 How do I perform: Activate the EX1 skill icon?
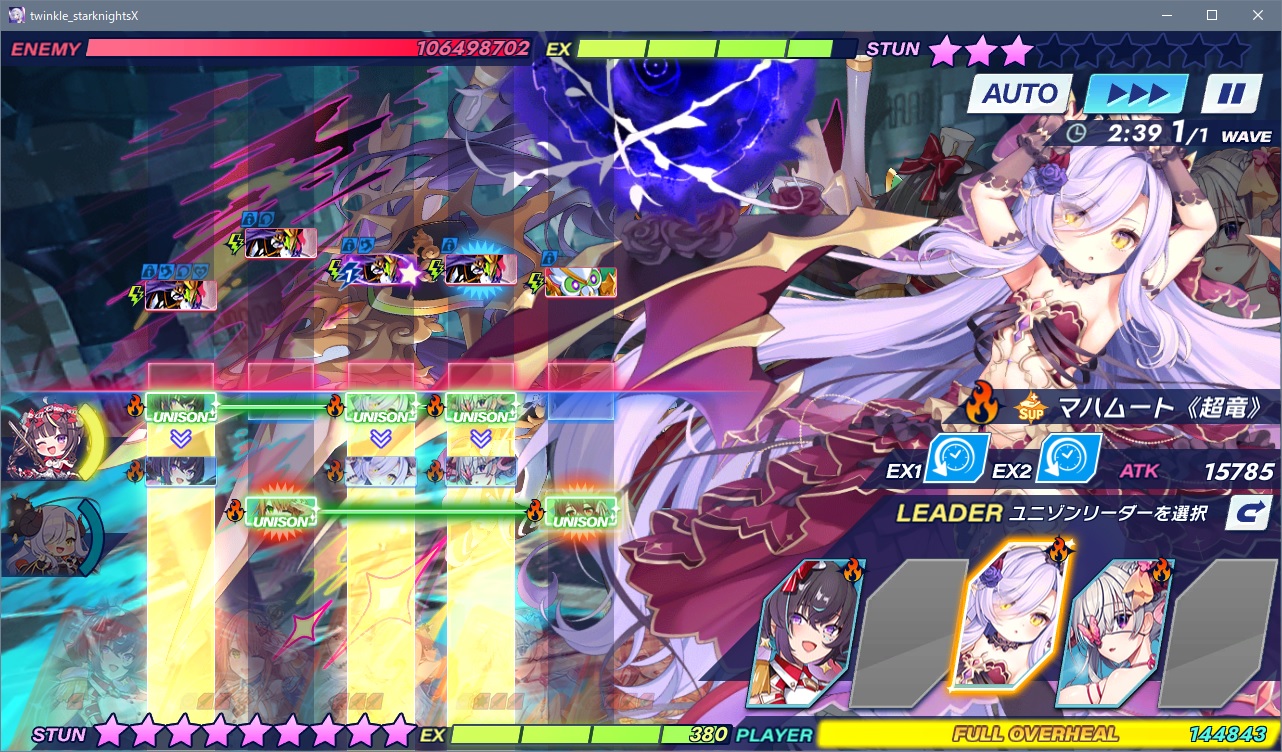[x=957, y=458]
